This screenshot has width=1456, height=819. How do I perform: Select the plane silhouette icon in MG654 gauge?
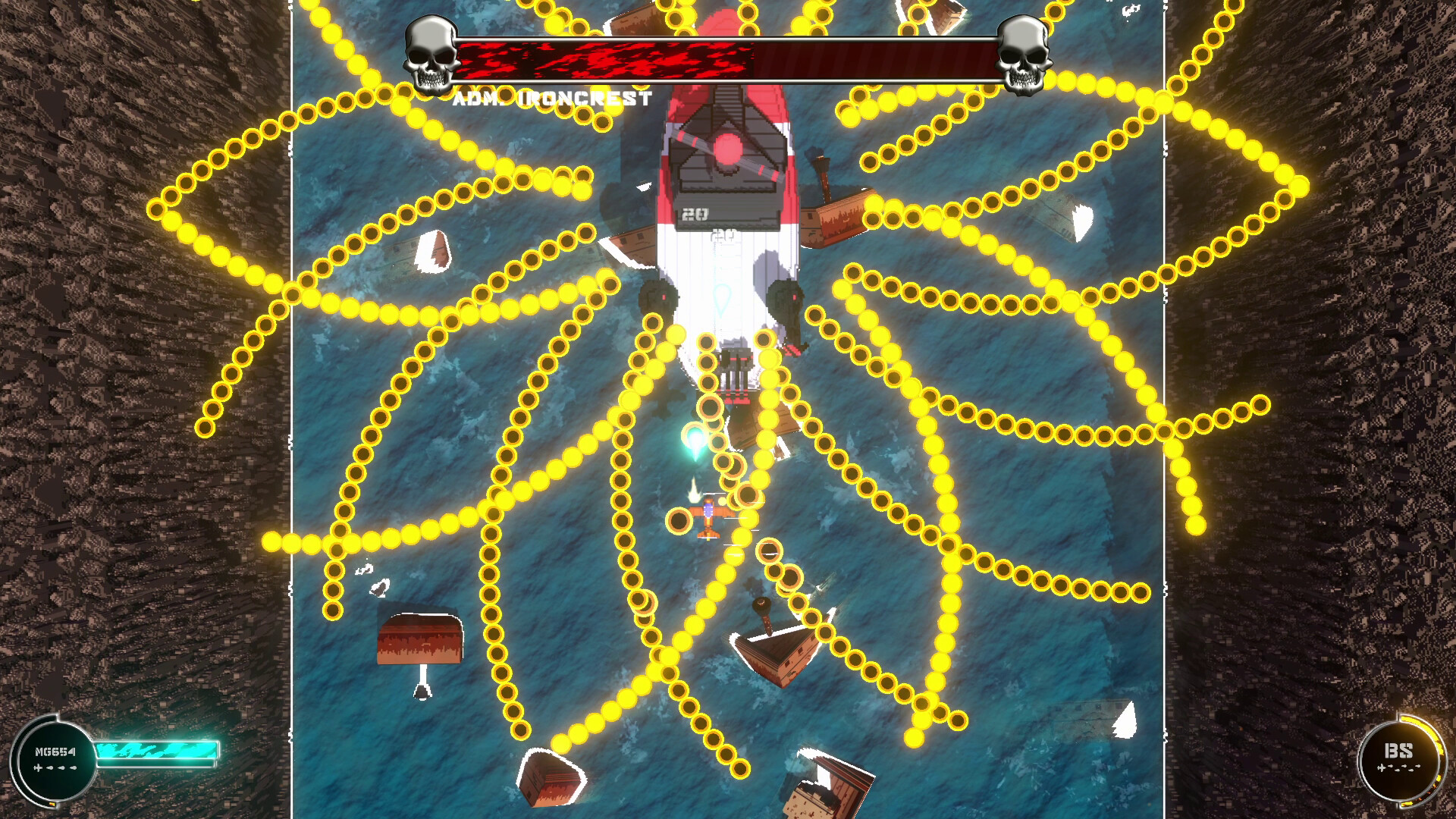tap(37, 768)
